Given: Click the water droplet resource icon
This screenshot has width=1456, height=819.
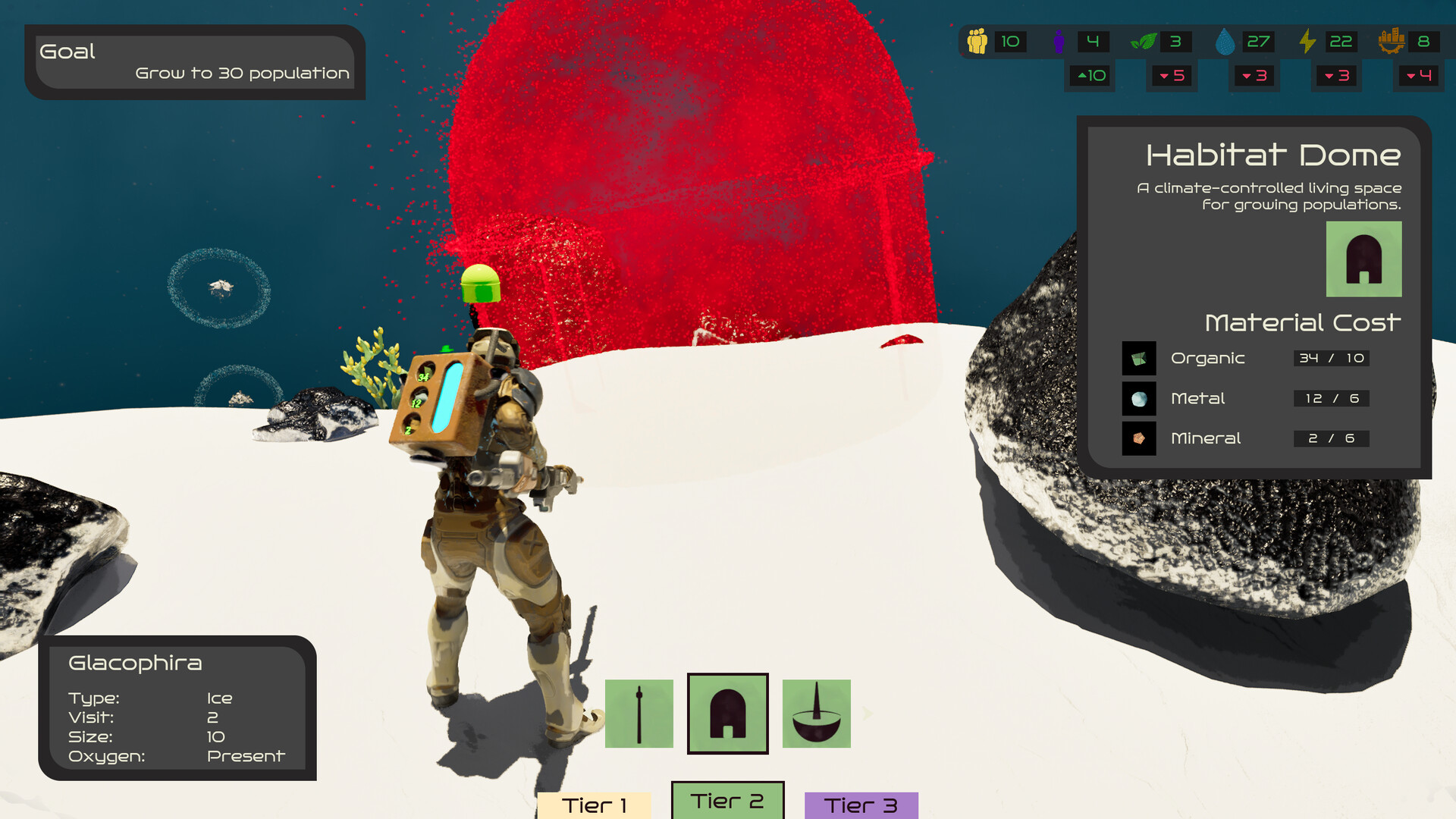Looking at the screenshot, I should (1226, 42).
